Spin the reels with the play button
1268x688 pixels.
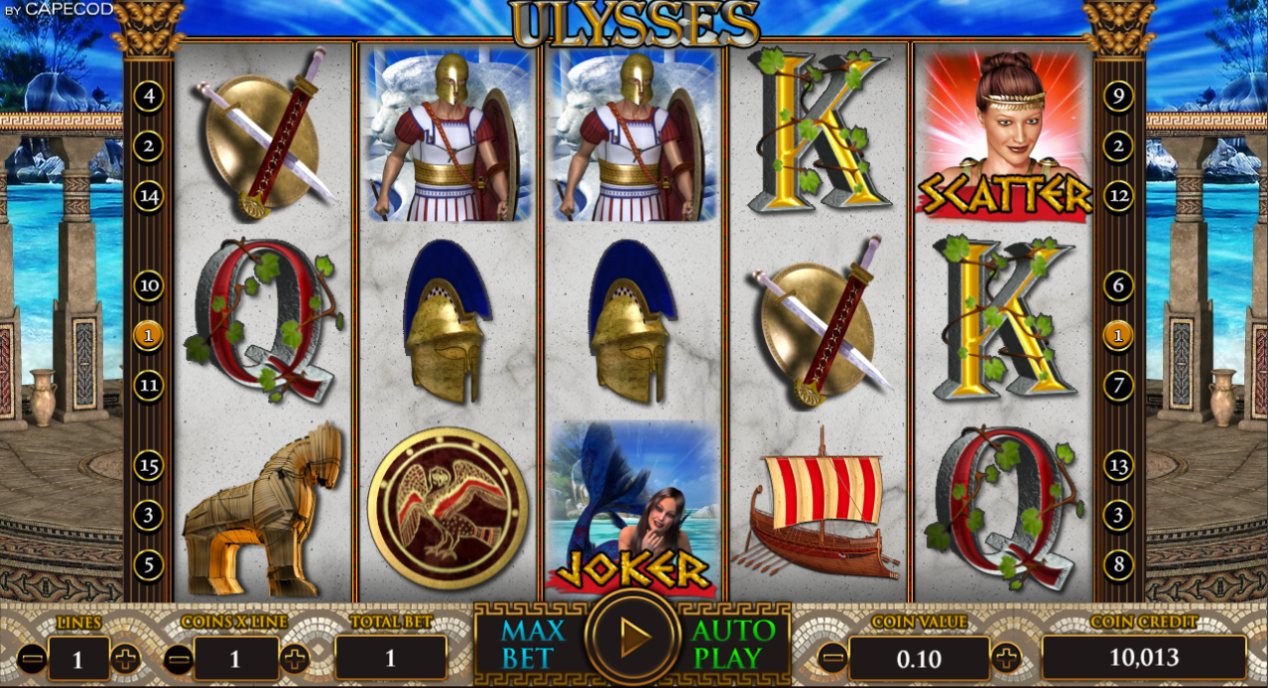tap(632, 637)
